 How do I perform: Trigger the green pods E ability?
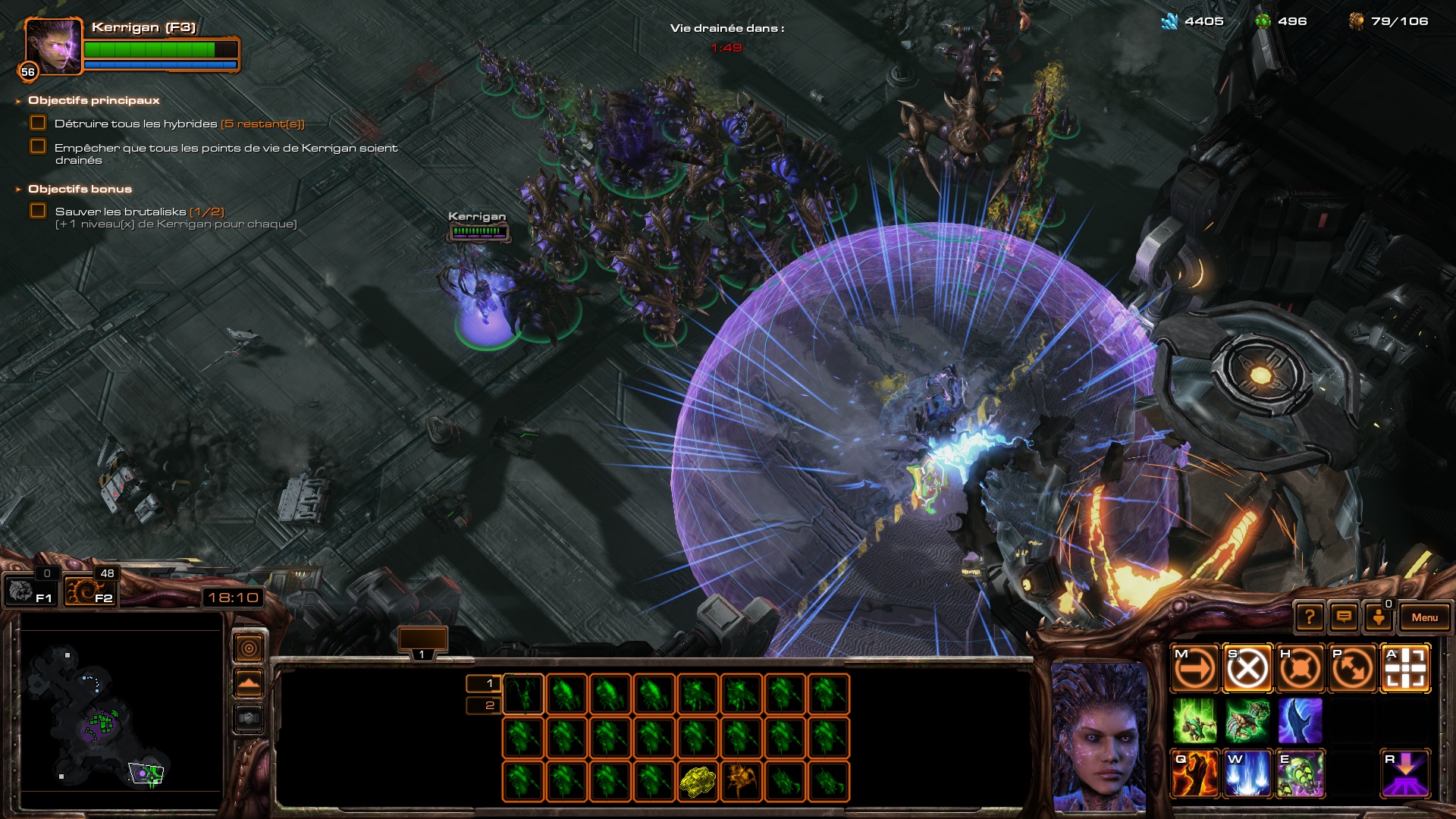pyautogui.click(x=1300, y=773)
